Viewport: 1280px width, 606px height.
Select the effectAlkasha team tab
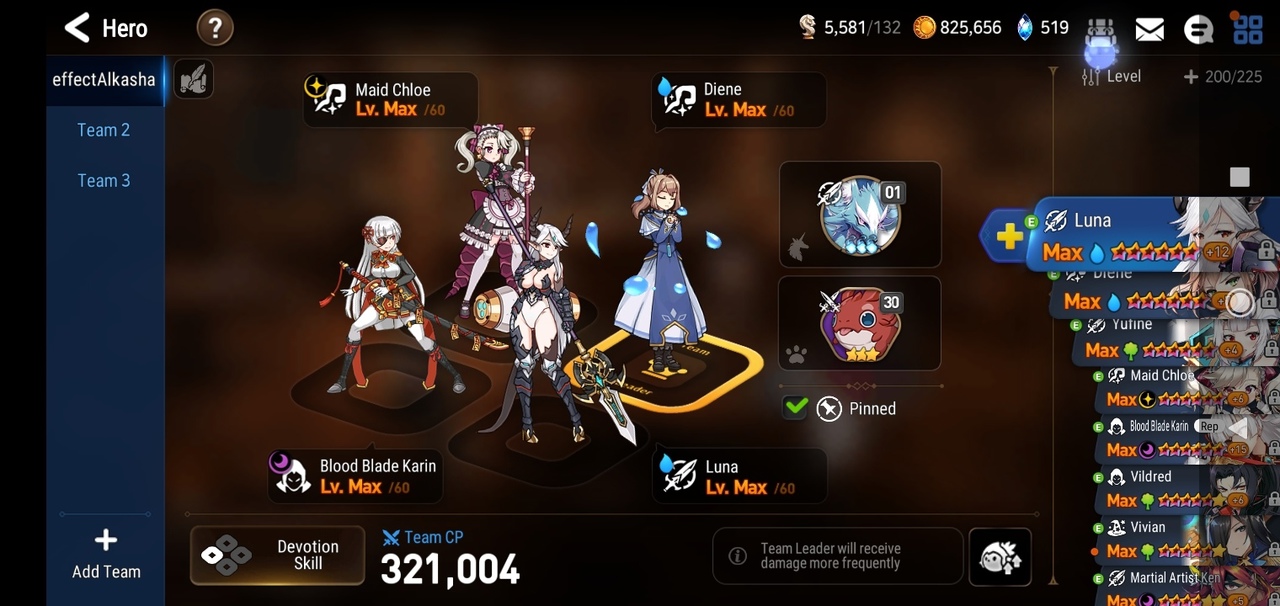104,79
